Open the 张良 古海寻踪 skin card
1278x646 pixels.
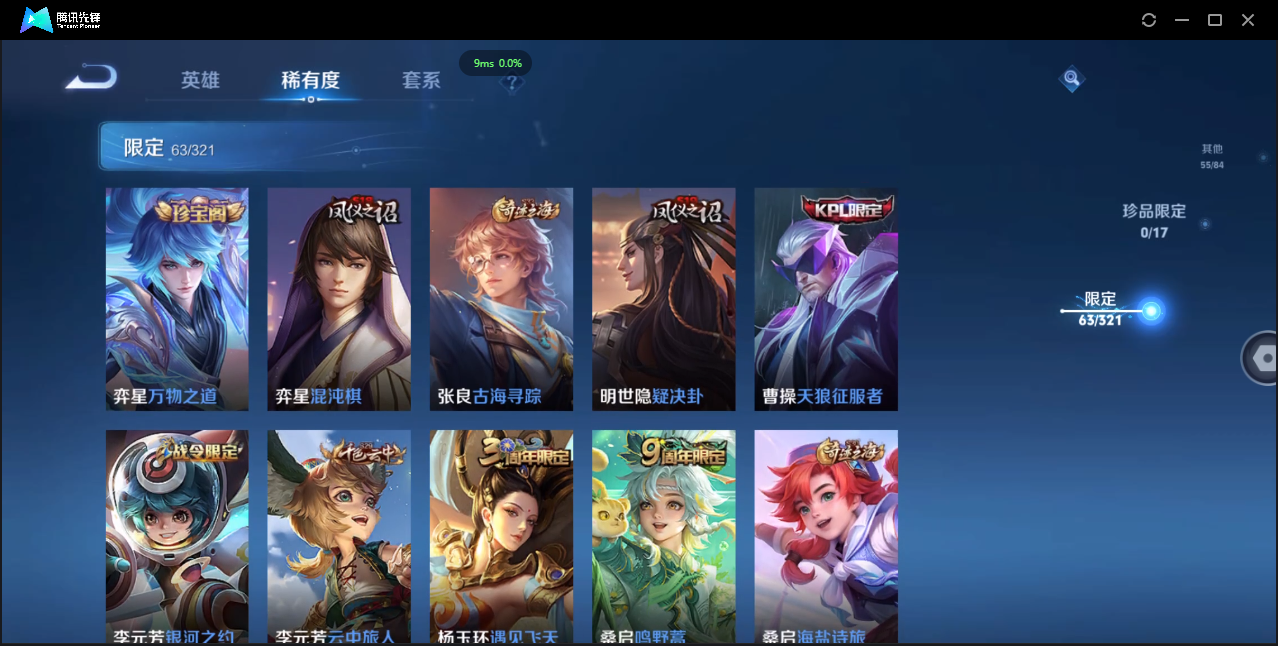(501, 299)
